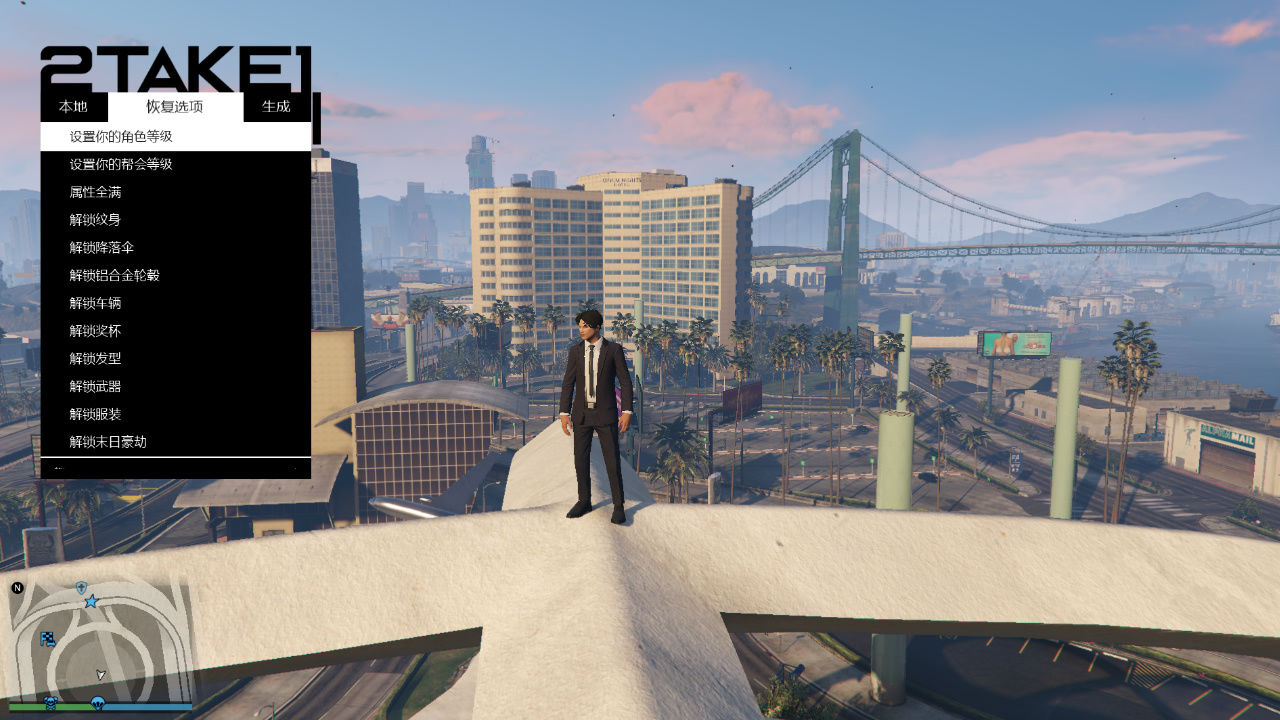
Task: Click the white player arrow on the minimap
Action: (101, 674)
